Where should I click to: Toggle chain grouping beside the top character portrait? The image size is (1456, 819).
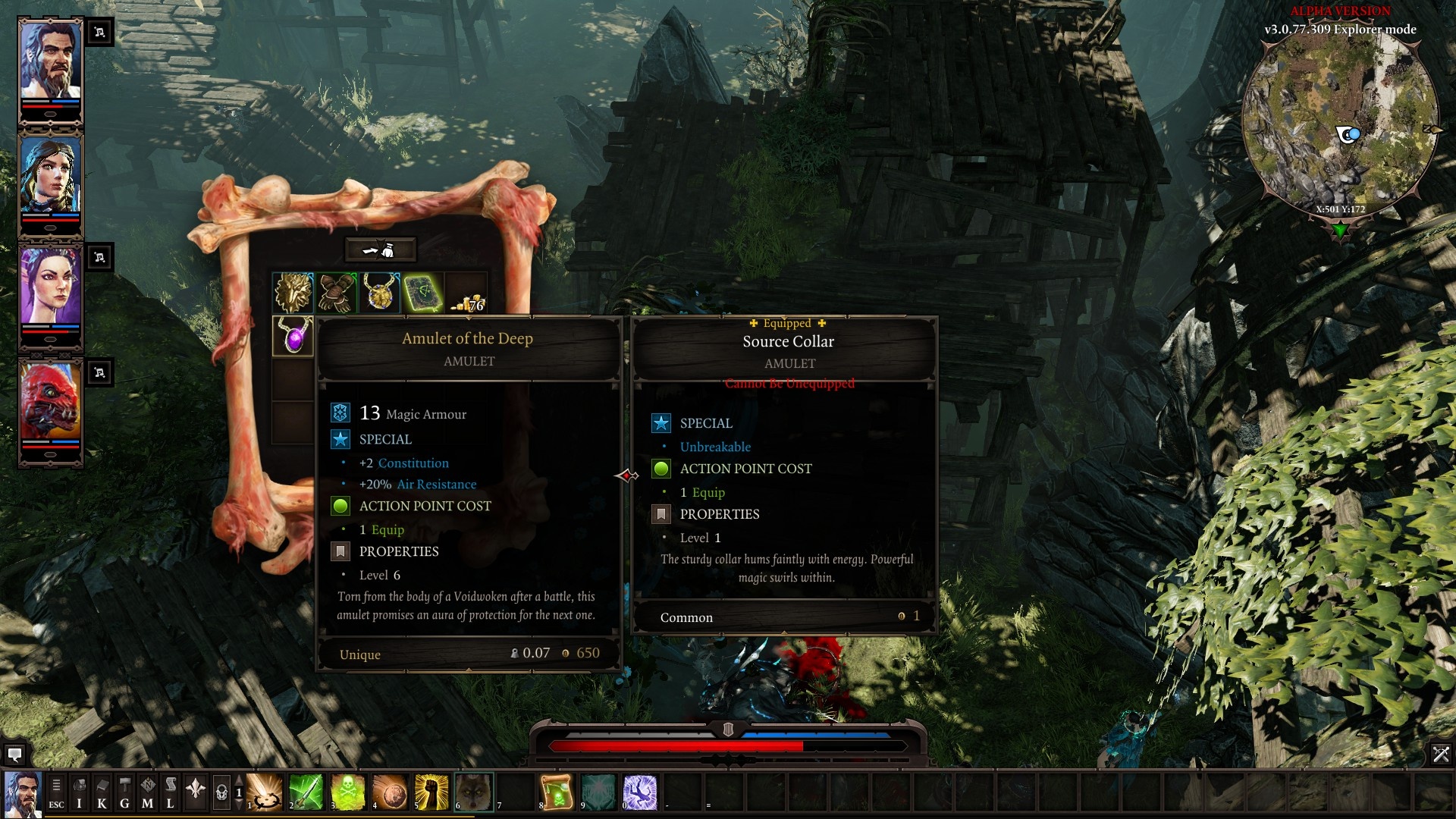[x=99, y=32]
